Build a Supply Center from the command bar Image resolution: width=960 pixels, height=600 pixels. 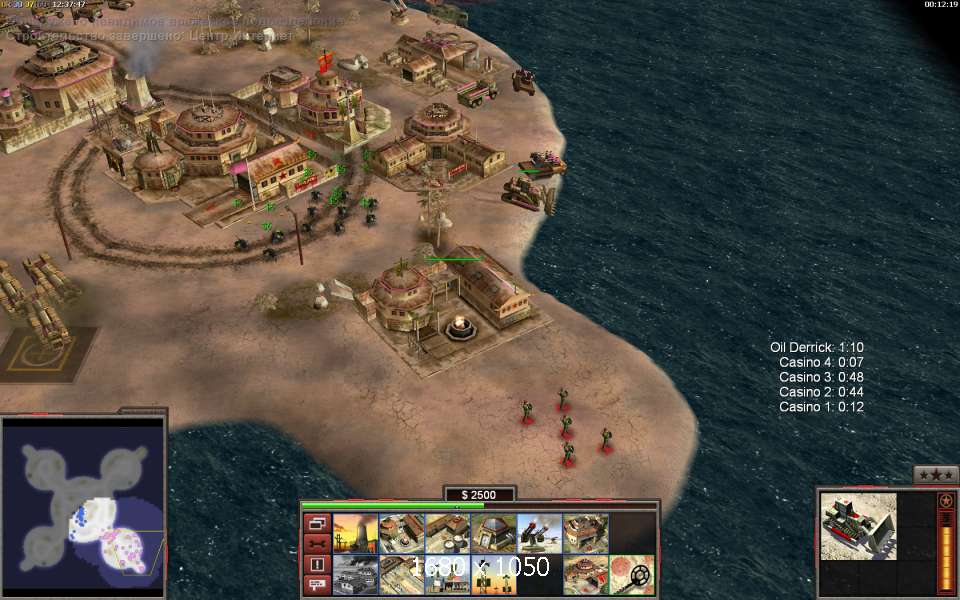click(446, 533)
